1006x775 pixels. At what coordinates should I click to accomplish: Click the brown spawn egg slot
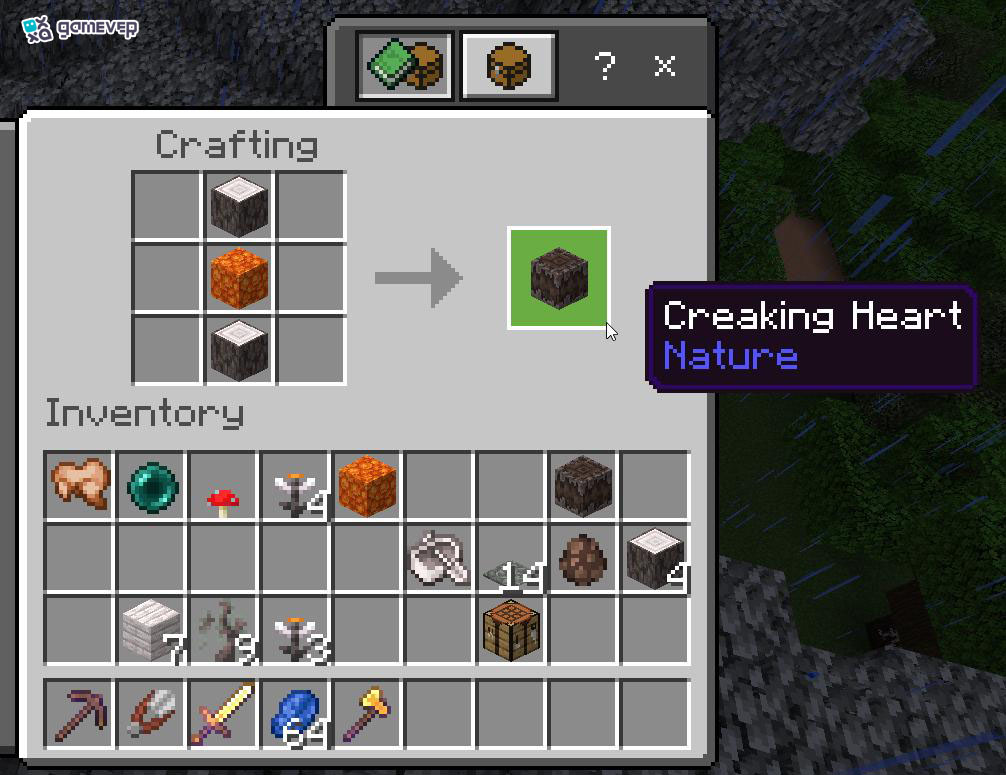tap(583, 558)
